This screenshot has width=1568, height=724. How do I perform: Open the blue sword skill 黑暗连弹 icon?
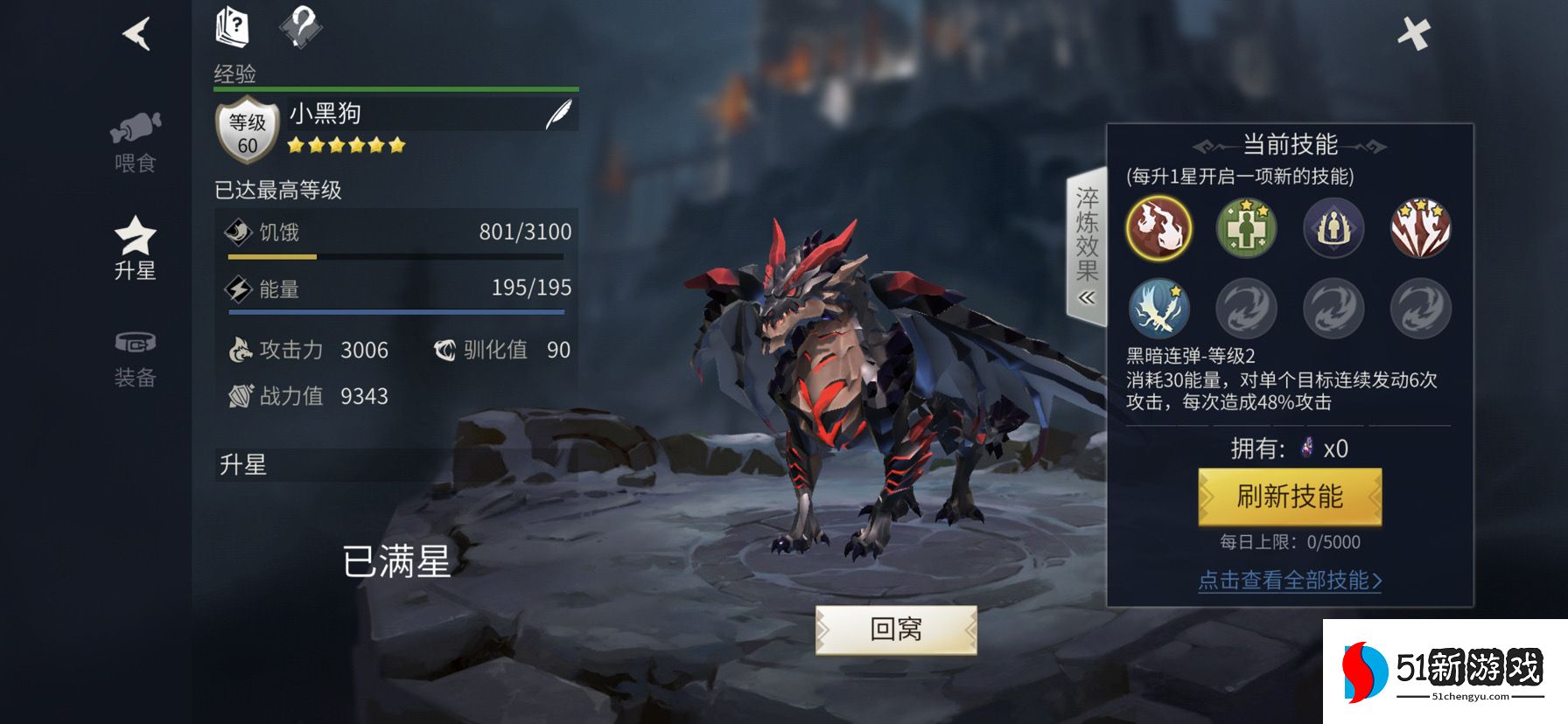tap(1159, 310)
